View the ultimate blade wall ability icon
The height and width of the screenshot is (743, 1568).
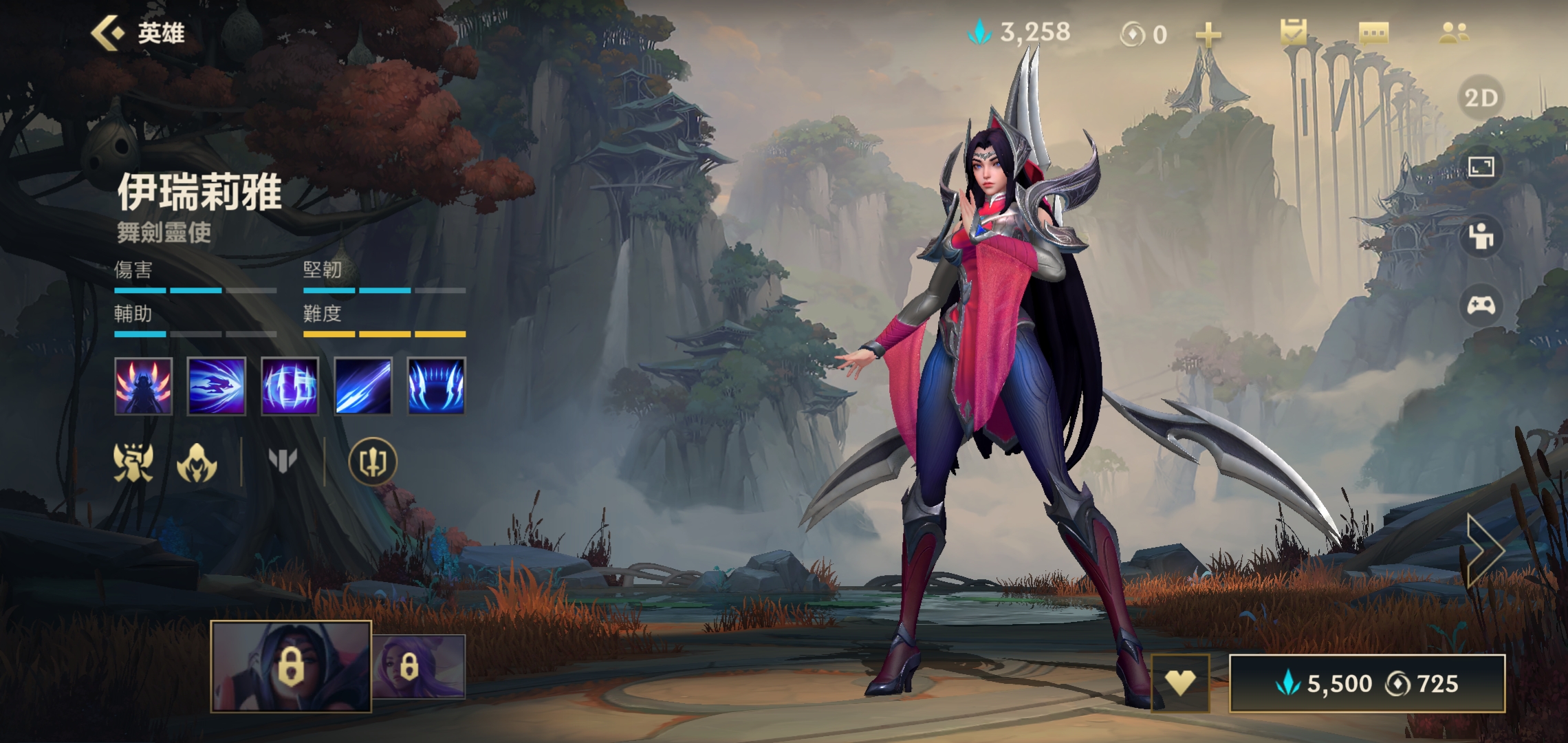click(436, 386)
